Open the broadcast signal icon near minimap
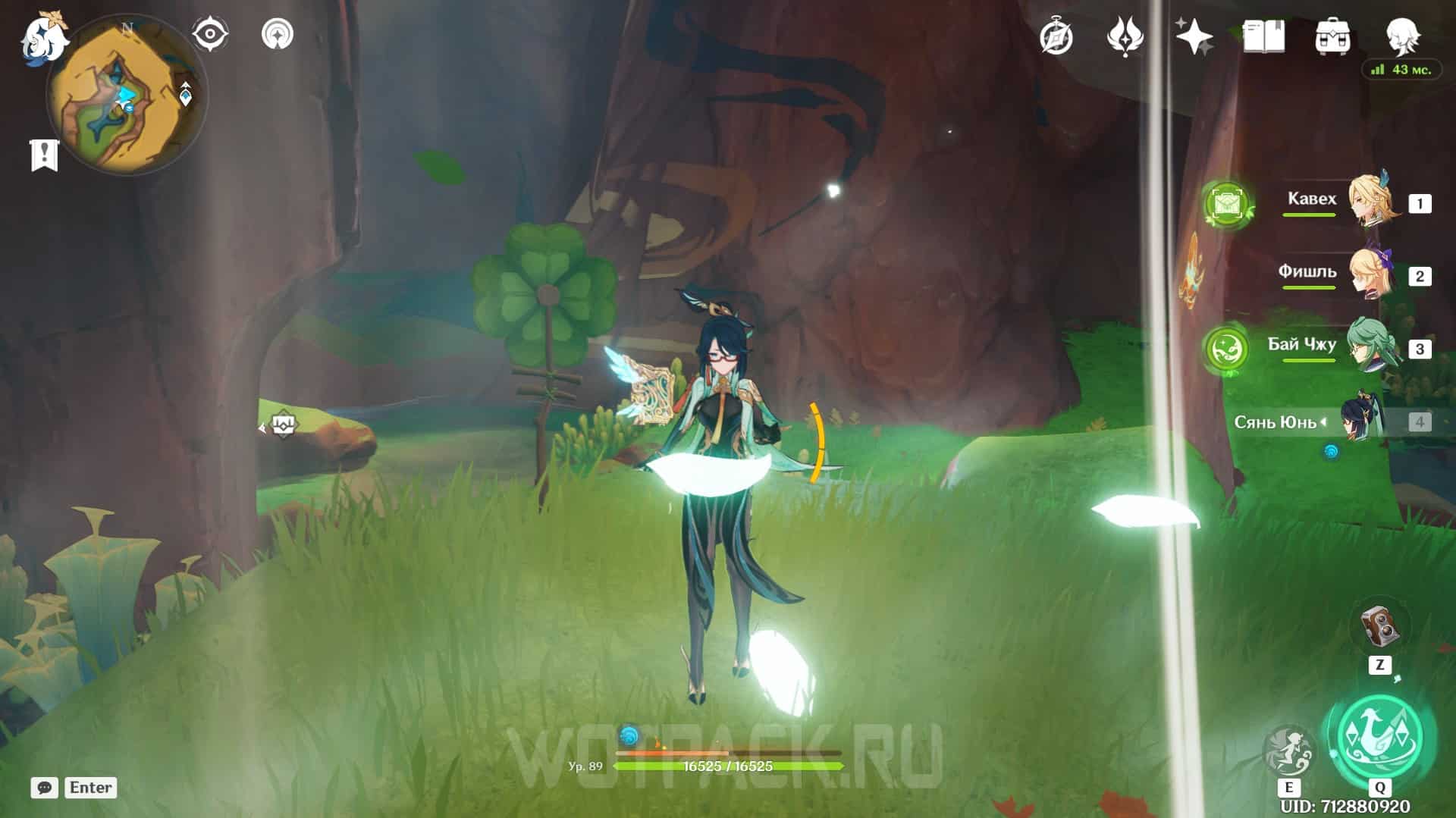The image size is (1456, 818). point(278,34)
